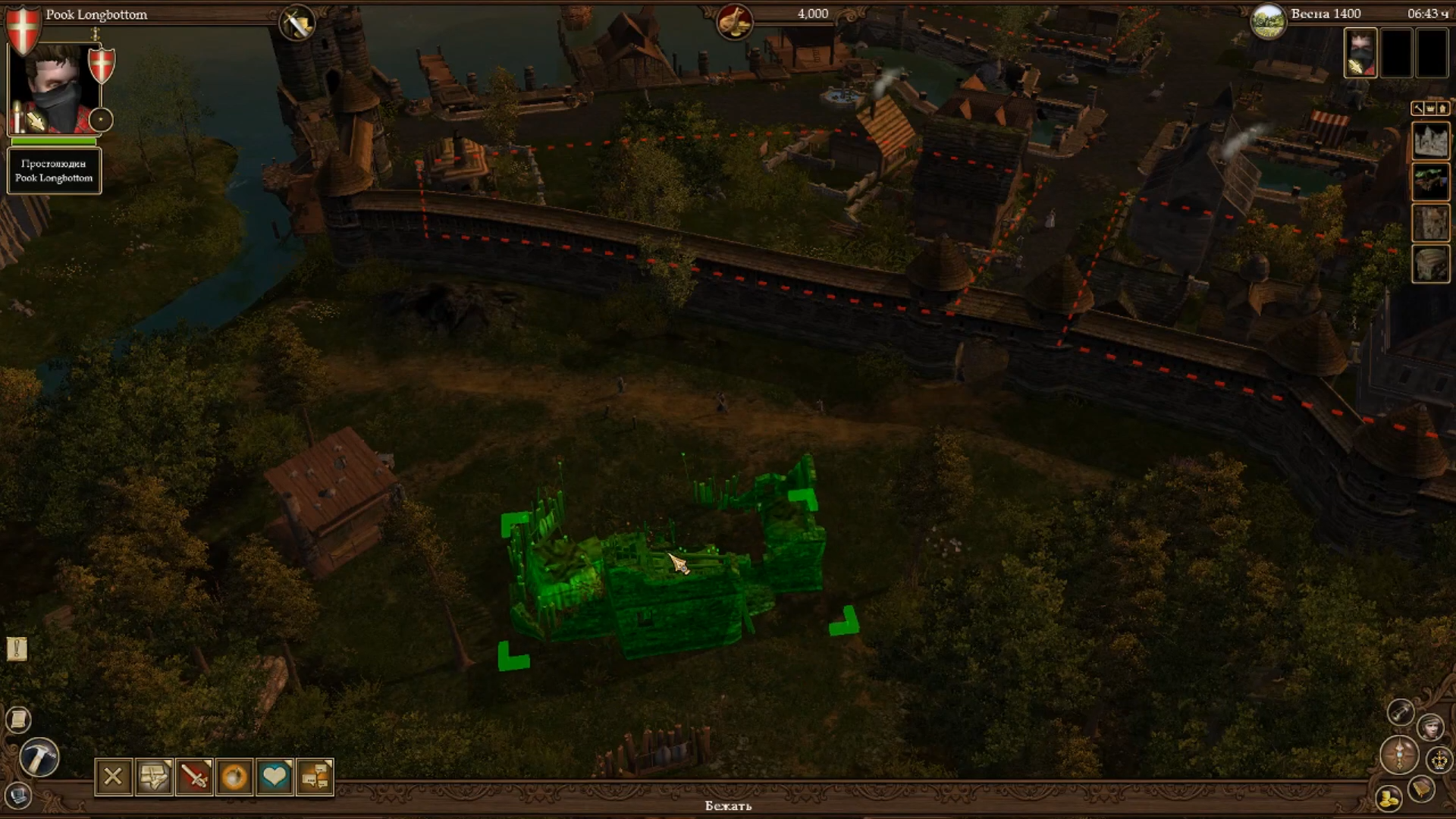1456x819 pixels.
Task: Open the scroll-and-hand action button
Action: [153, 777]
